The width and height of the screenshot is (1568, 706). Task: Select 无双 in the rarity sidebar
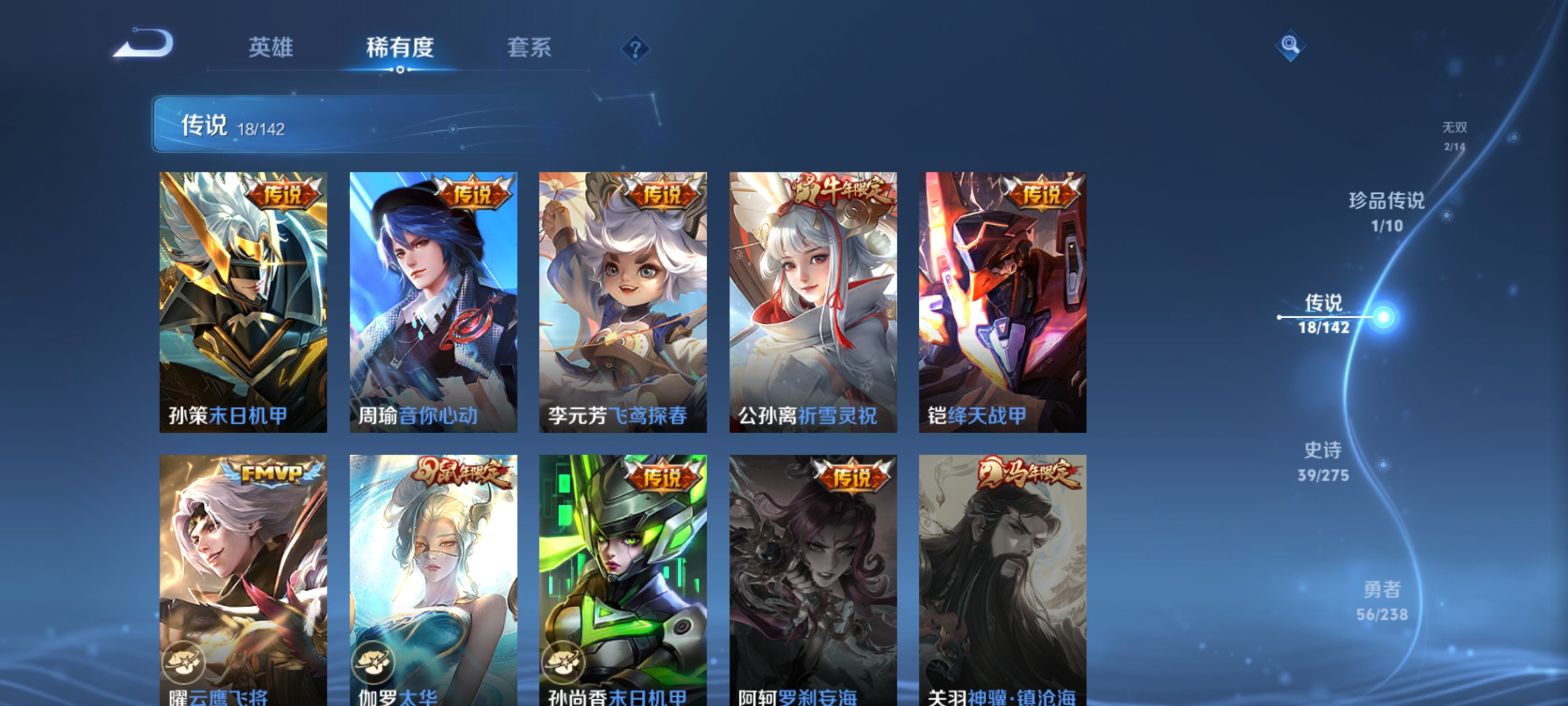click(x=1455, y=137)
